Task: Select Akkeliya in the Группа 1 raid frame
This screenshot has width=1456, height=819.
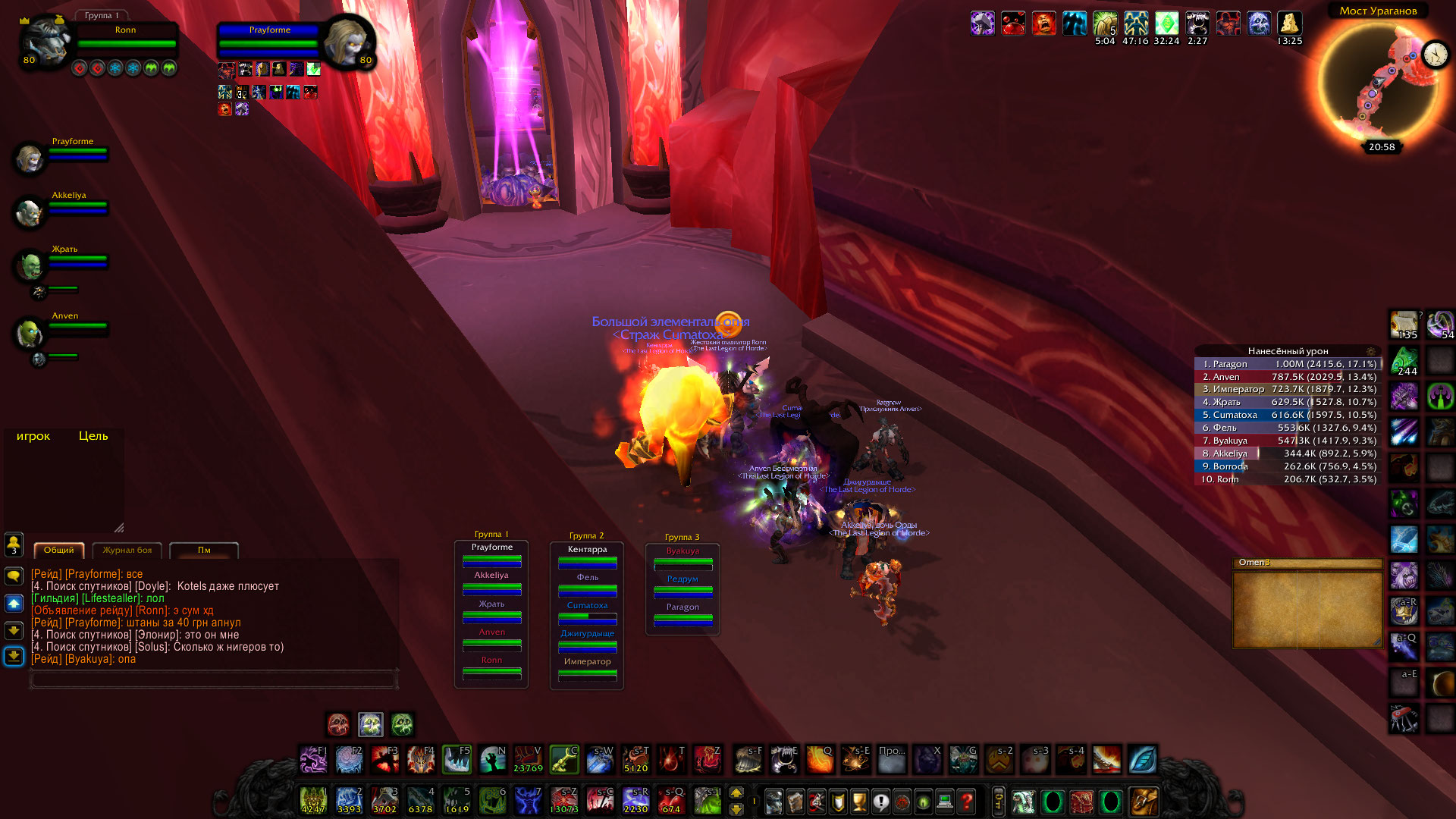Action: pos(491,582)
